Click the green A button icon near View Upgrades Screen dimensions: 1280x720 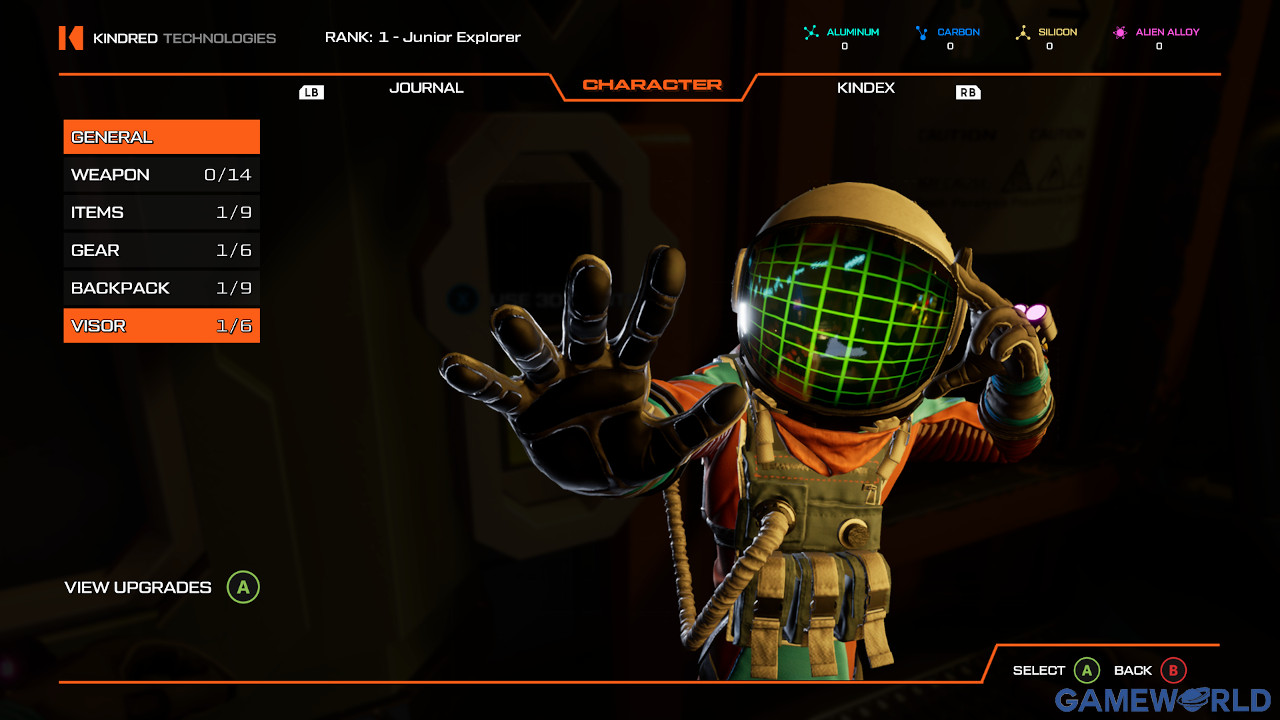[x=243, y=588]
